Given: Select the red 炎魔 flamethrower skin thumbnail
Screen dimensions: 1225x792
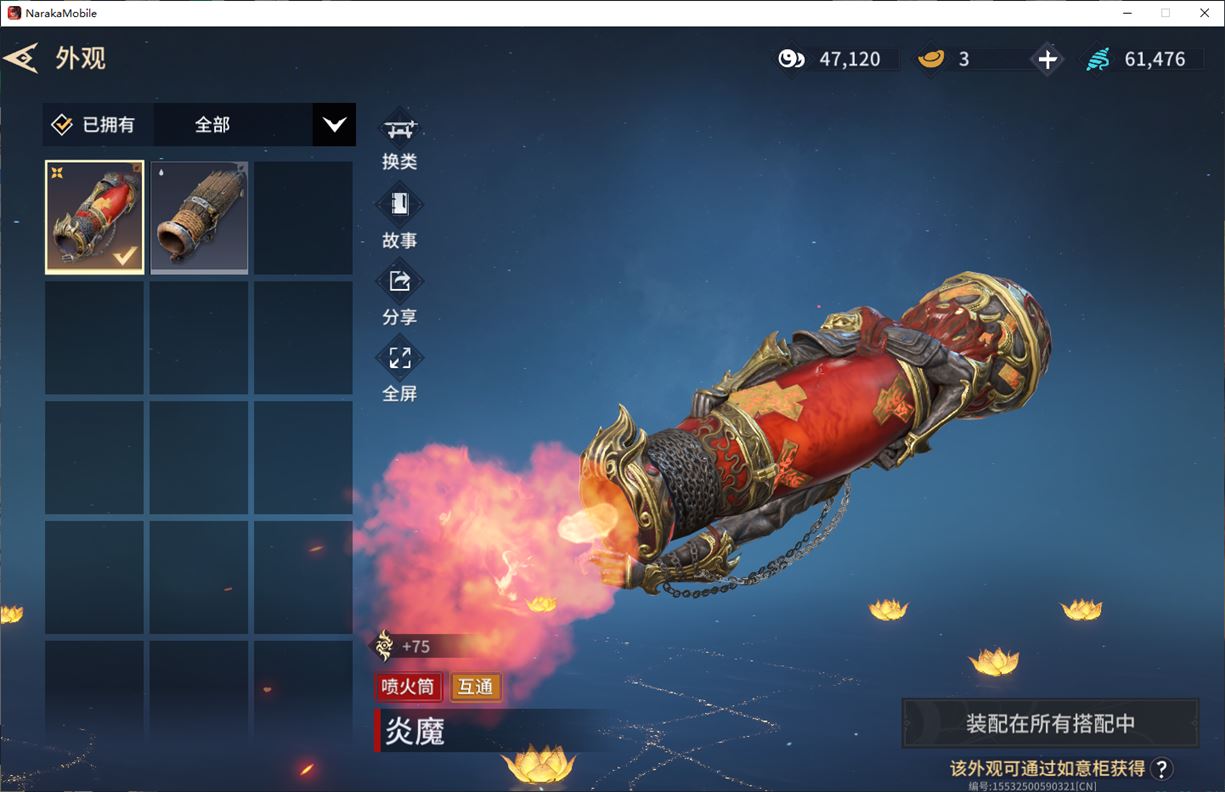Looking at the screenshot, I should (95, 217).
